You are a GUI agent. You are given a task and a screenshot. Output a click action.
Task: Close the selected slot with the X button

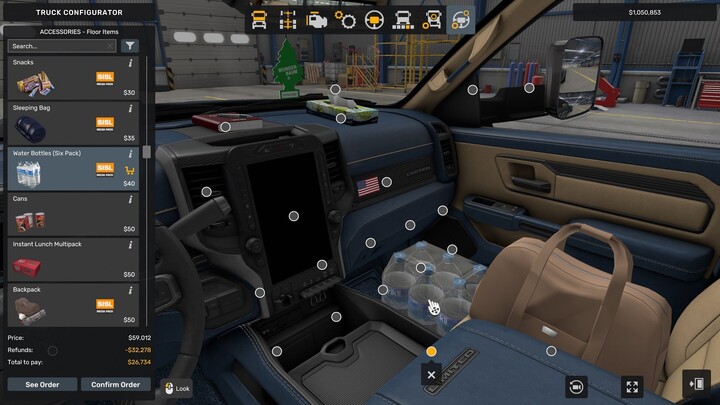[x=431, y=375]
